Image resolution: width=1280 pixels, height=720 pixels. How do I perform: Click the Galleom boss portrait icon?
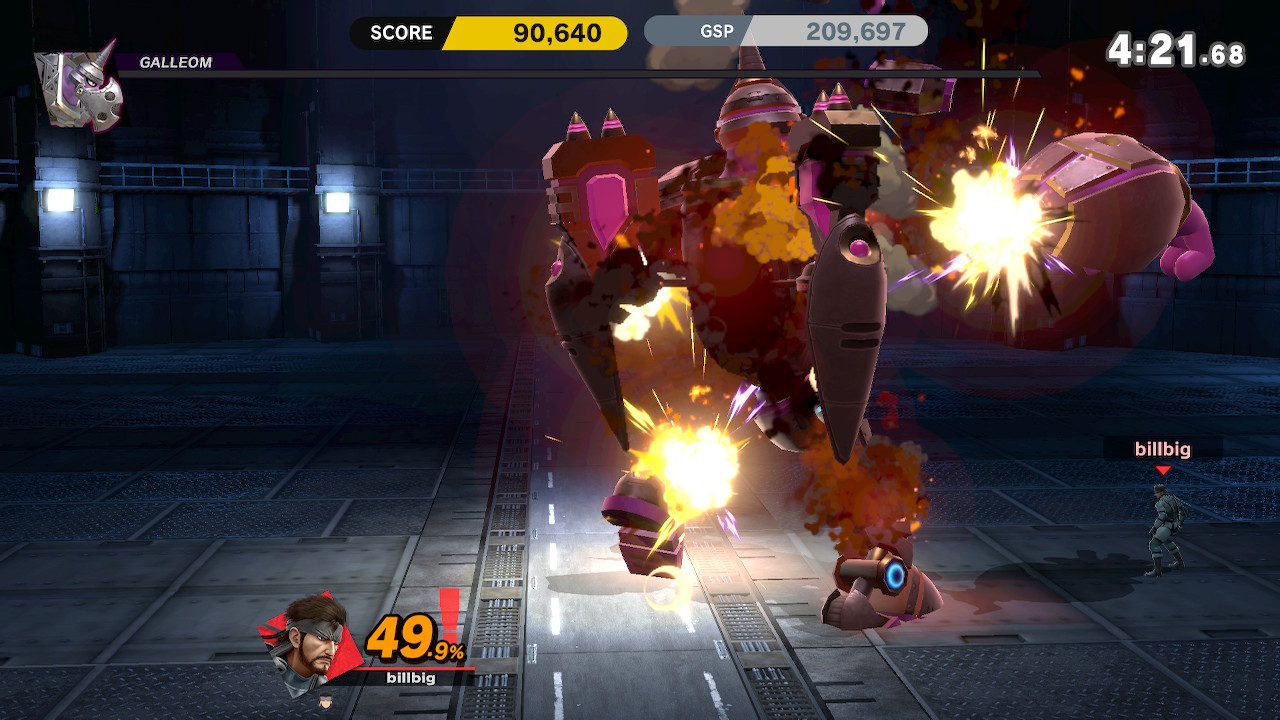[79, 88]
